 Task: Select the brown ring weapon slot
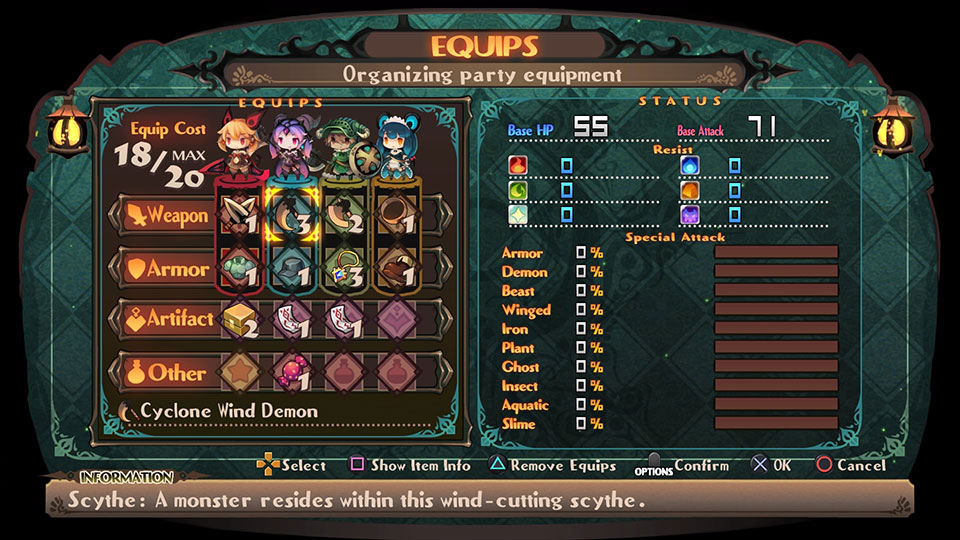[x=395, y=218]
